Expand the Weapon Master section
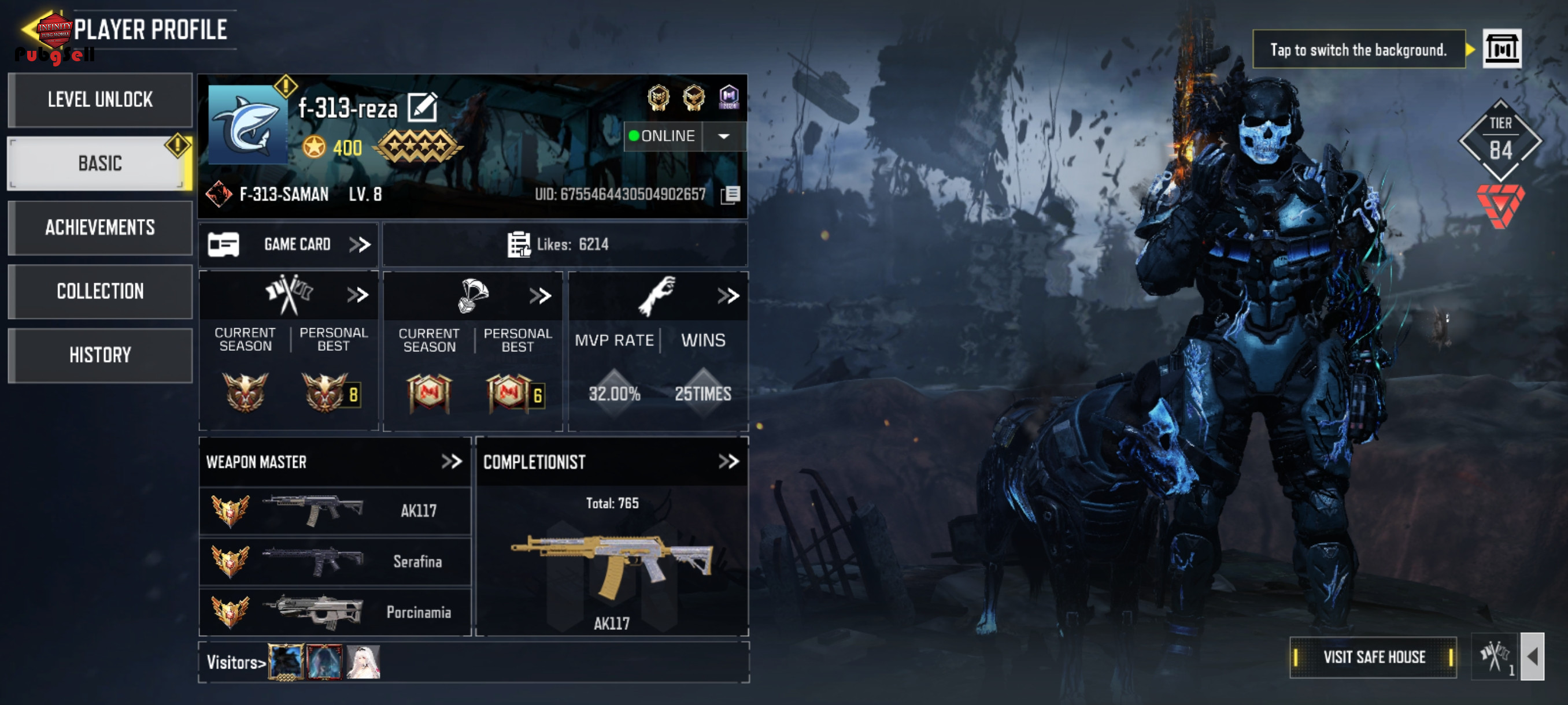Image resolution: width=1568 pixels, height=705 pixels. tap(451, 462)
